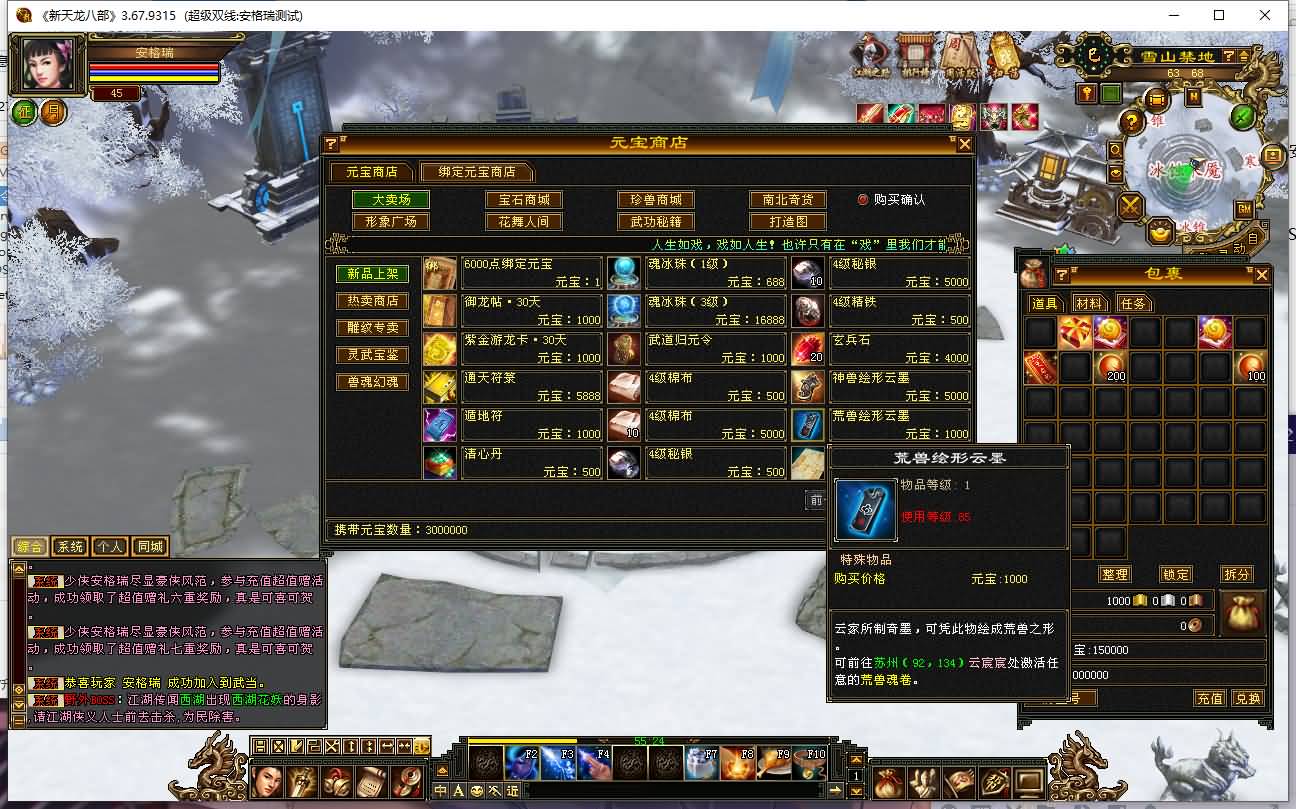Click the 荒兽绘形云墨 item icon in shop list
This screenshot has width=1296, height=809.
808,424
